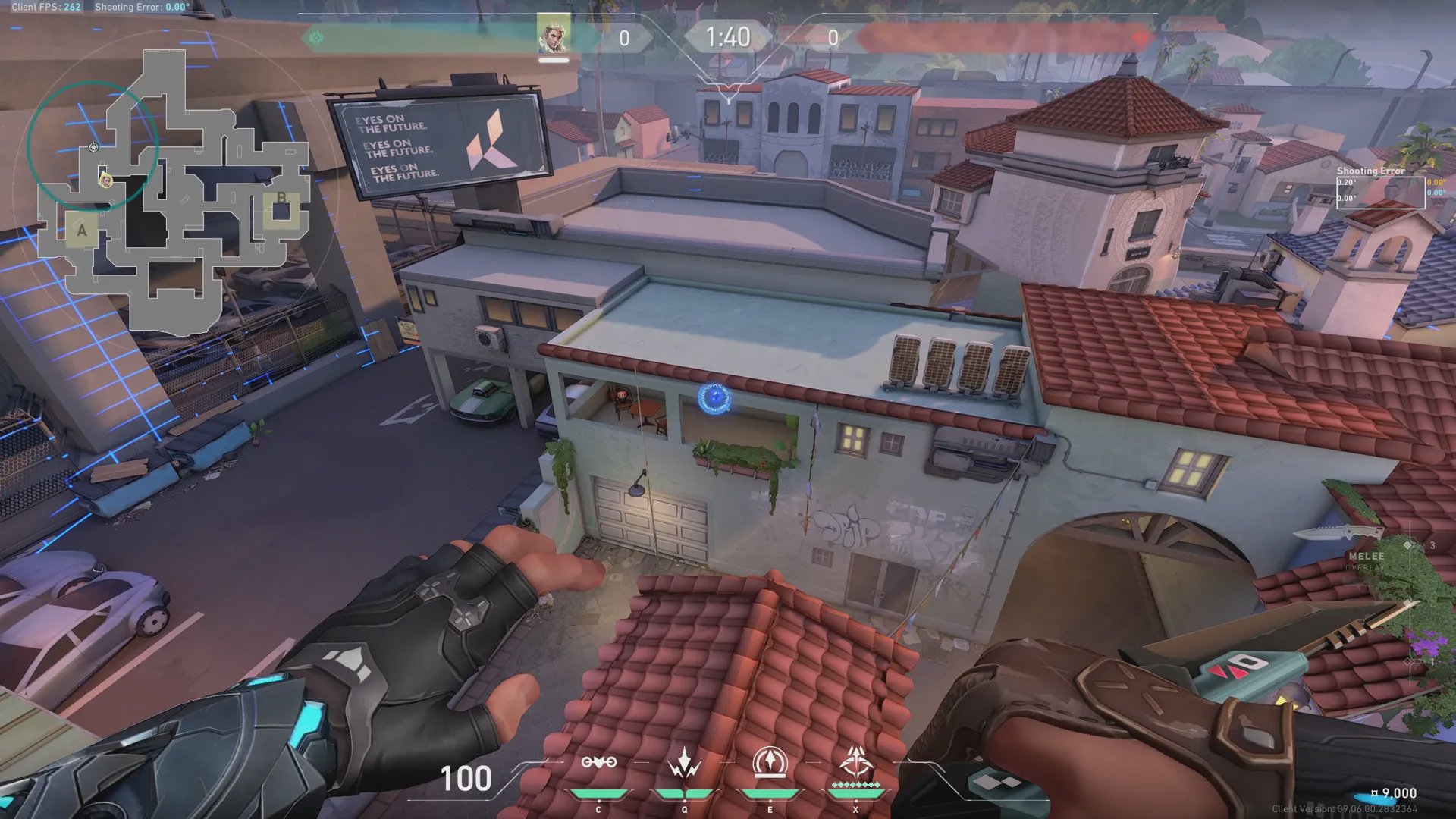1456x819 pixels.
Task: Click the Shooting Error graph box
Action: pos(1379,193)
